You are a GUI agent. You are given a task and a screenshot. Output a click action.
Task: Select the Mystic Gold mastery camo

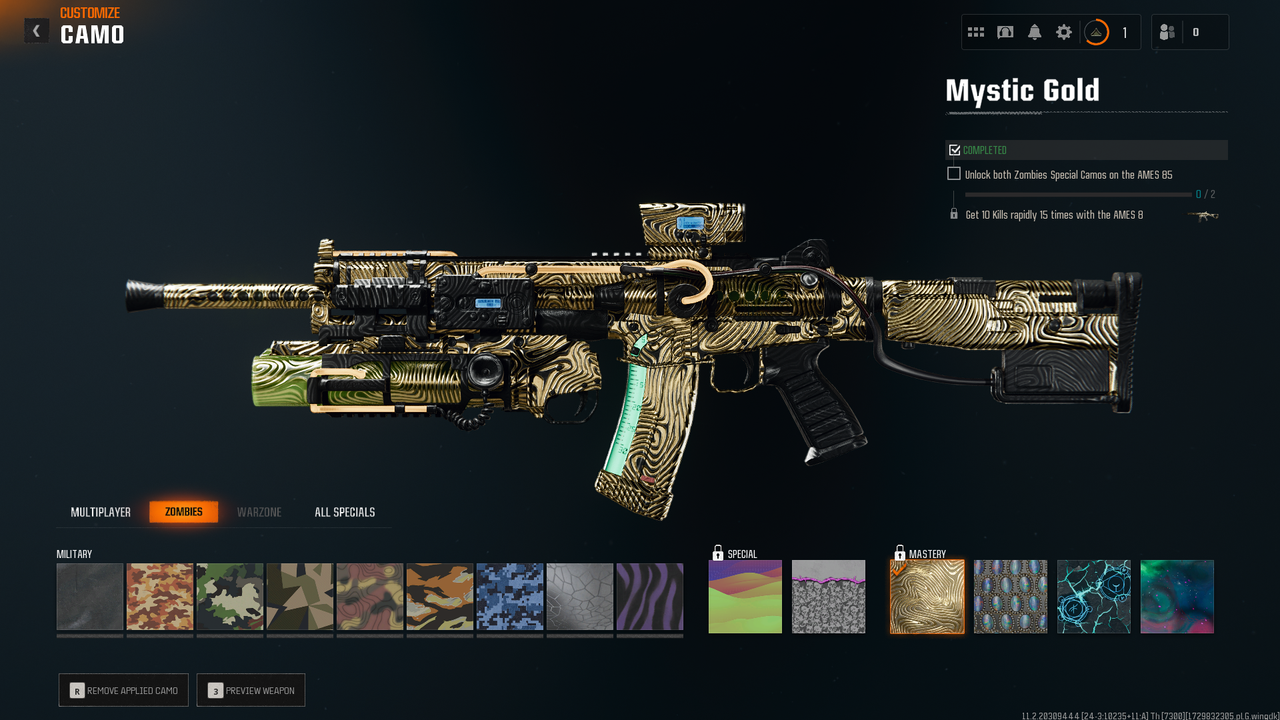tap(928, 596)
